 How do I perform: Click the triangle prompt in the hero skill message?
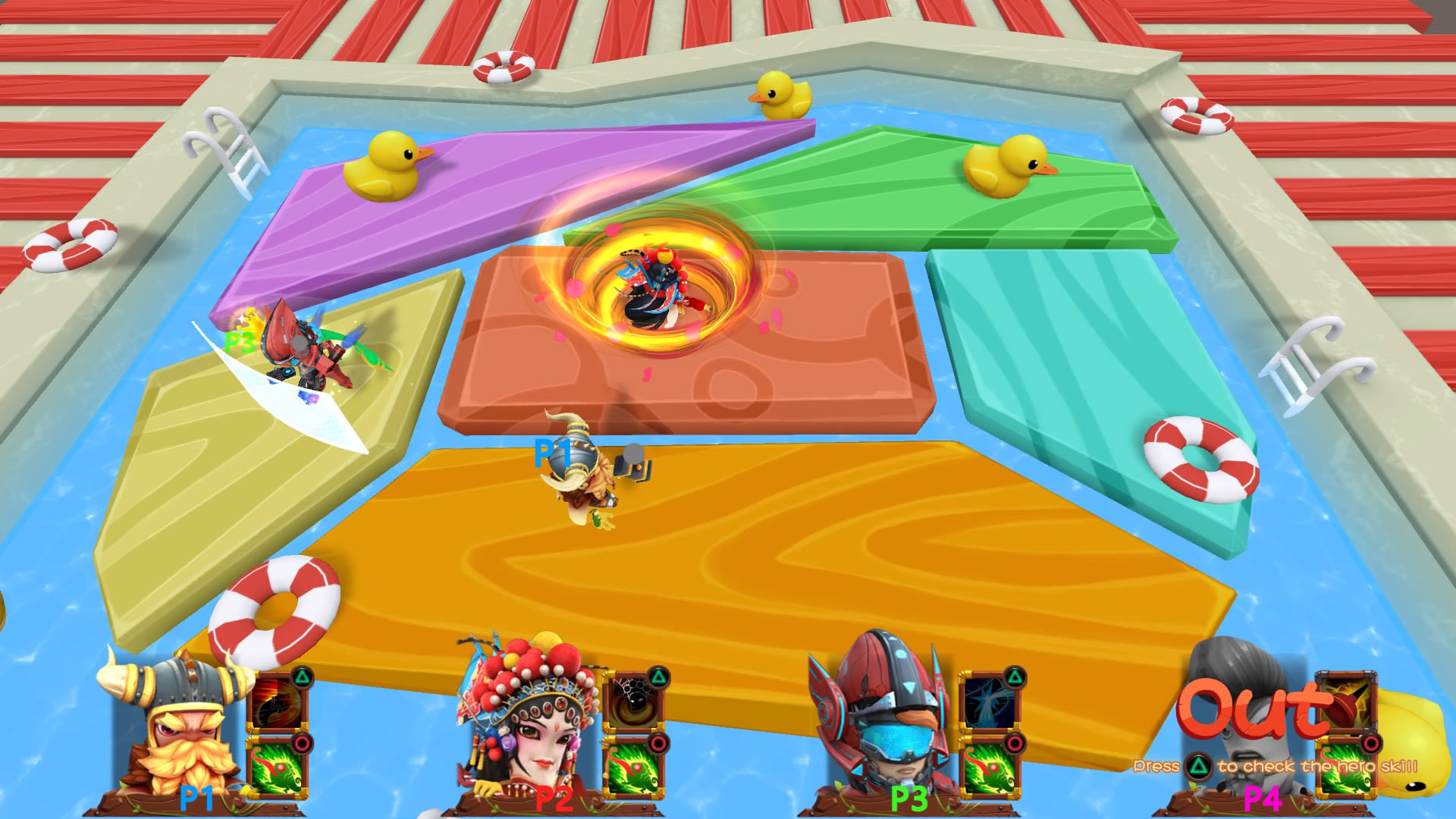[1199, 767]
